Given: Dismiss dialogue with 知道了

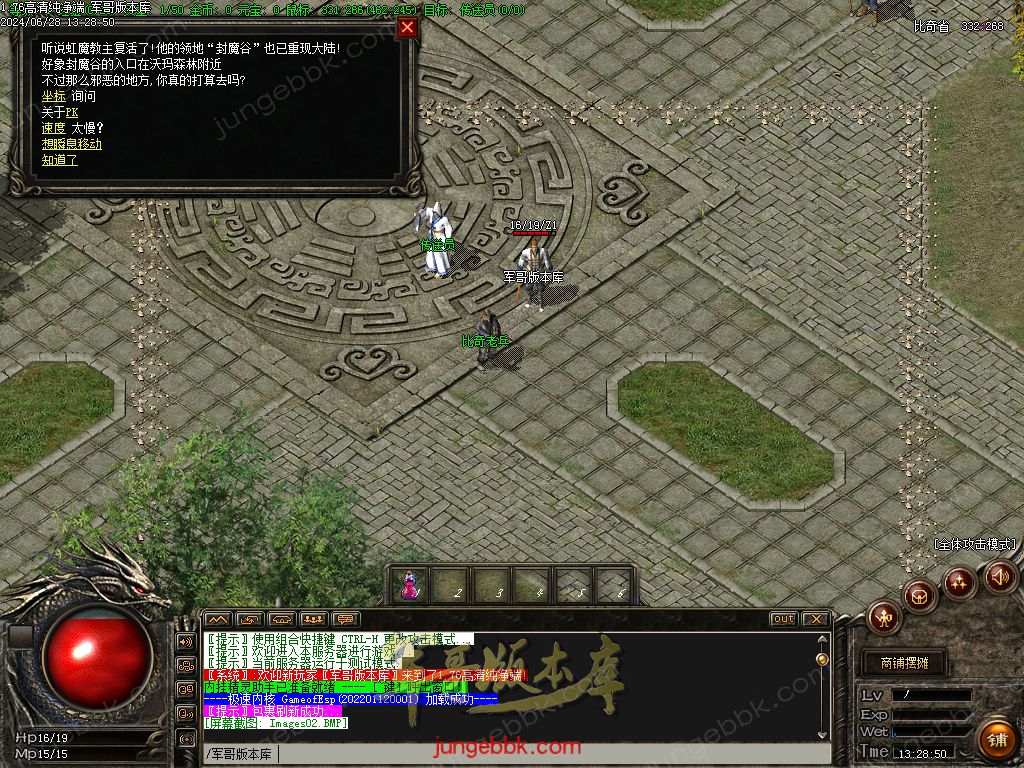Looking at the screenshot, I should 59,160.
